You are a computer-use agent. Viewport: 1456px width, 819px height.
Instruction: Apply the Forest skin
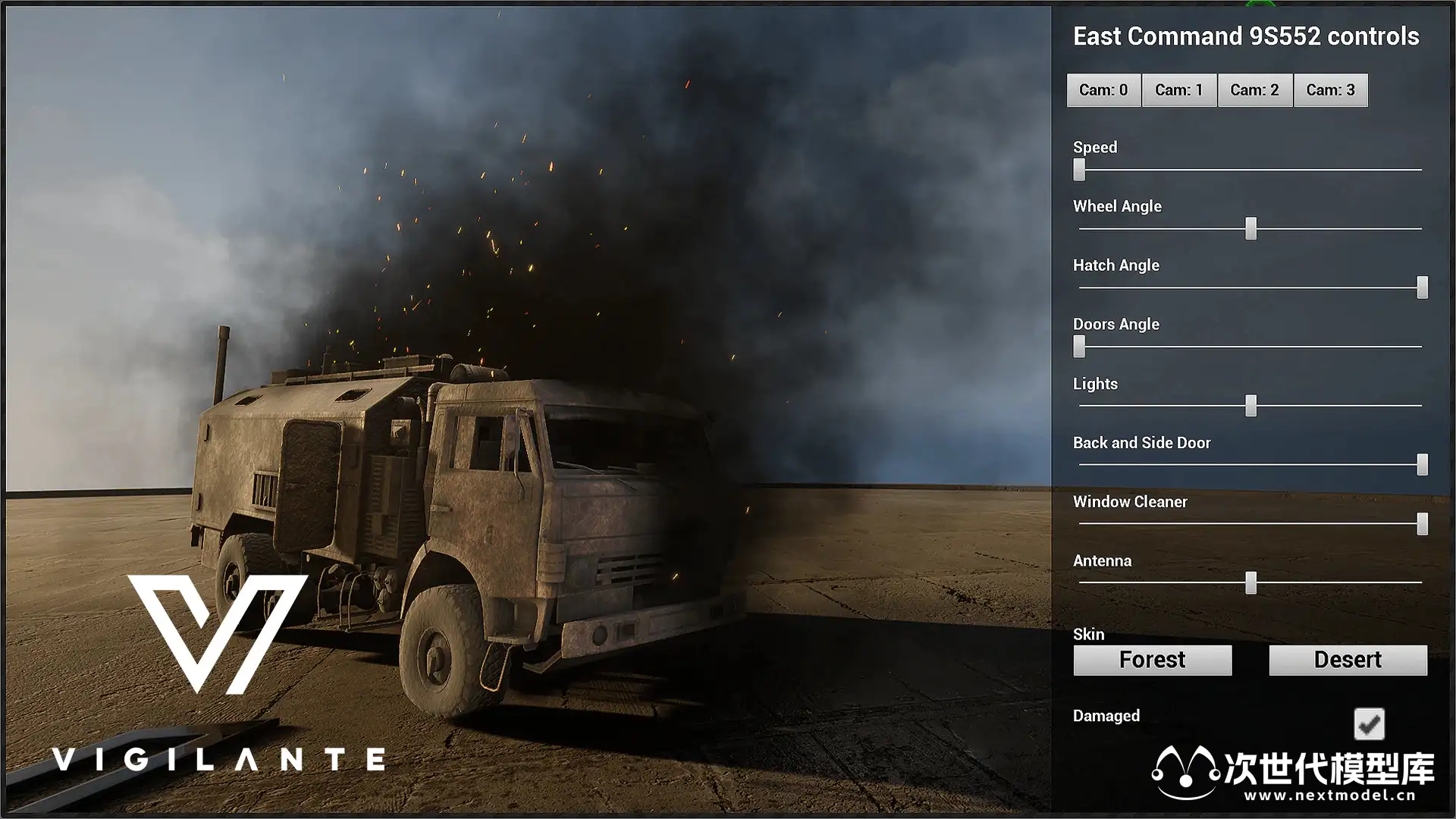click(x=1152, y=660)
